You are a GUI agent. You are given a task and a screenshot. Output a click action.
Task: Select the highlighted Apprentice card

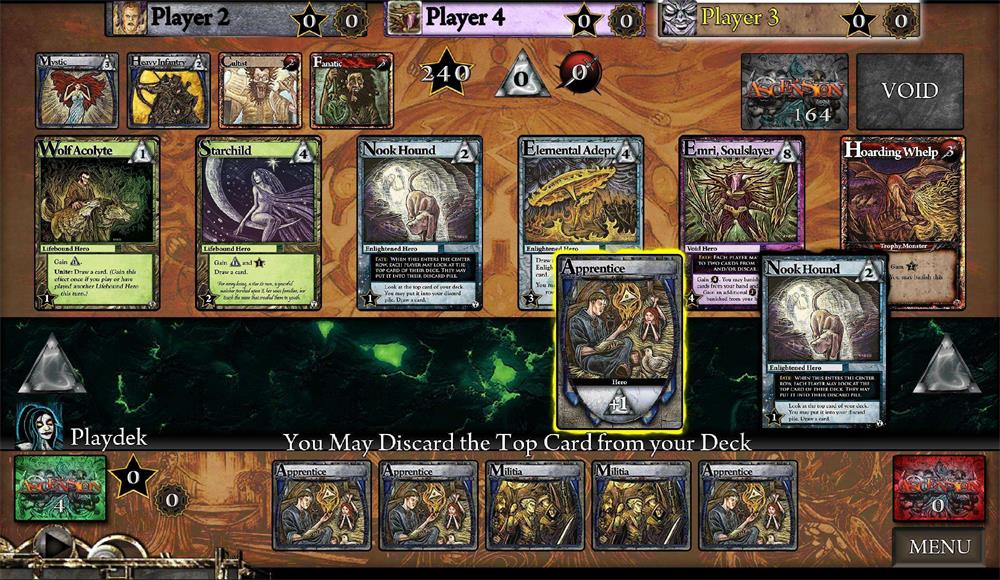tap(621, 342)
